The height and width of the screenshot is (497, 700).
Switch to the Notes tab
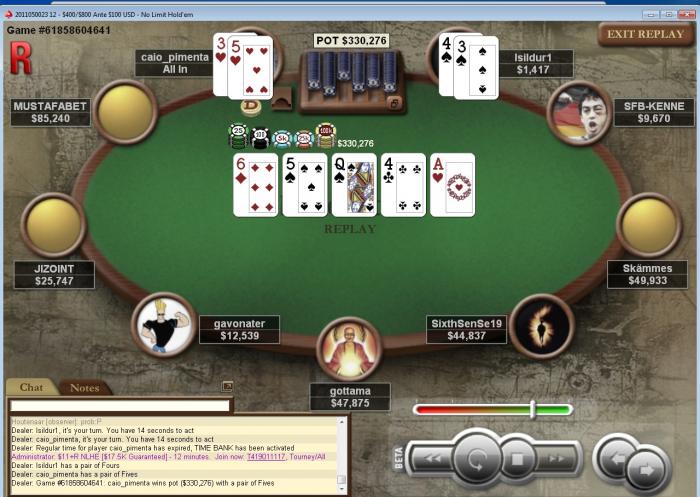84,387
